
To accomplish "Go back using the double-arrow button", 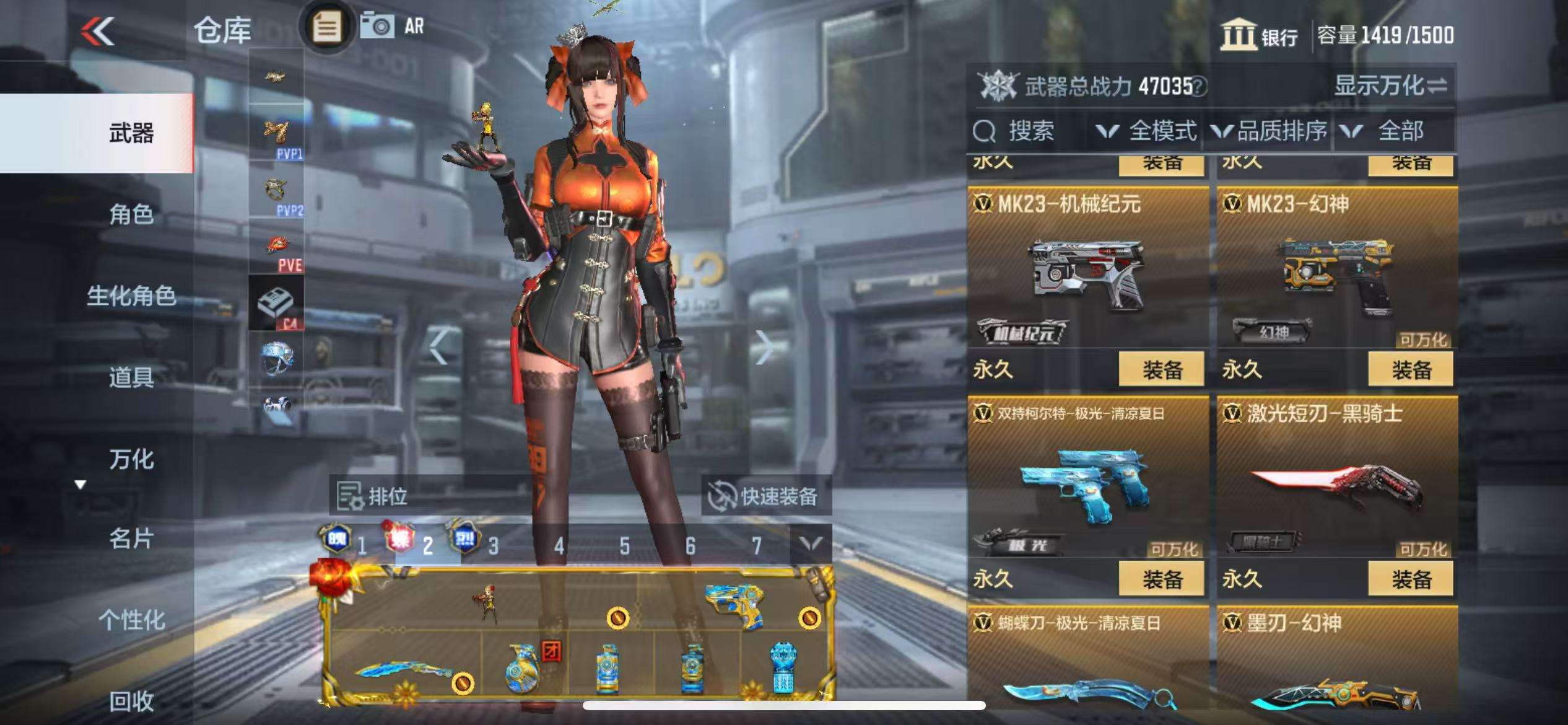I will pyautogui.click(x=98, y=31).
